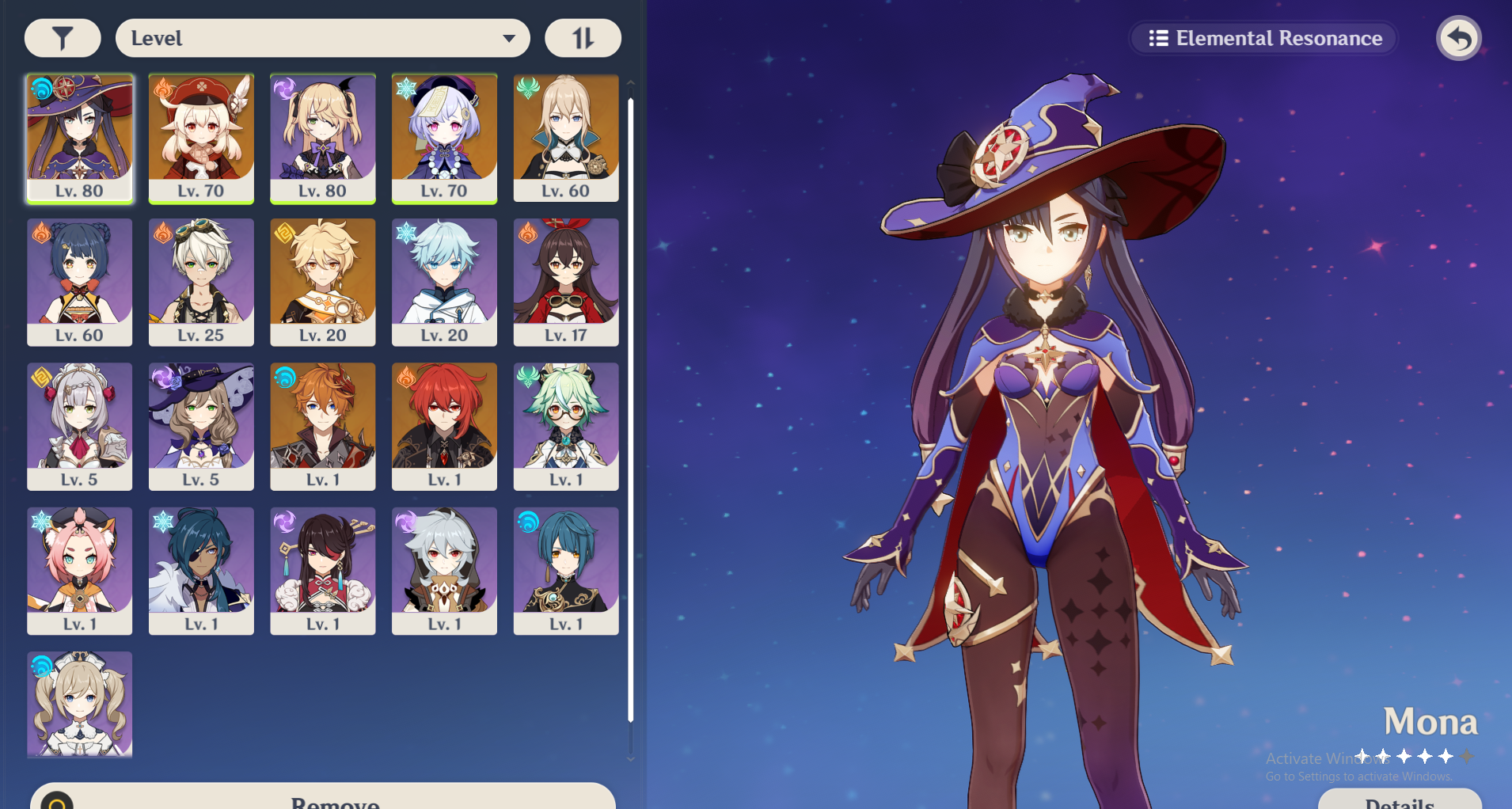This screenshot has width=1512, height=809.
Task: Choose Xiangling's character card
Action: [80, 282]
